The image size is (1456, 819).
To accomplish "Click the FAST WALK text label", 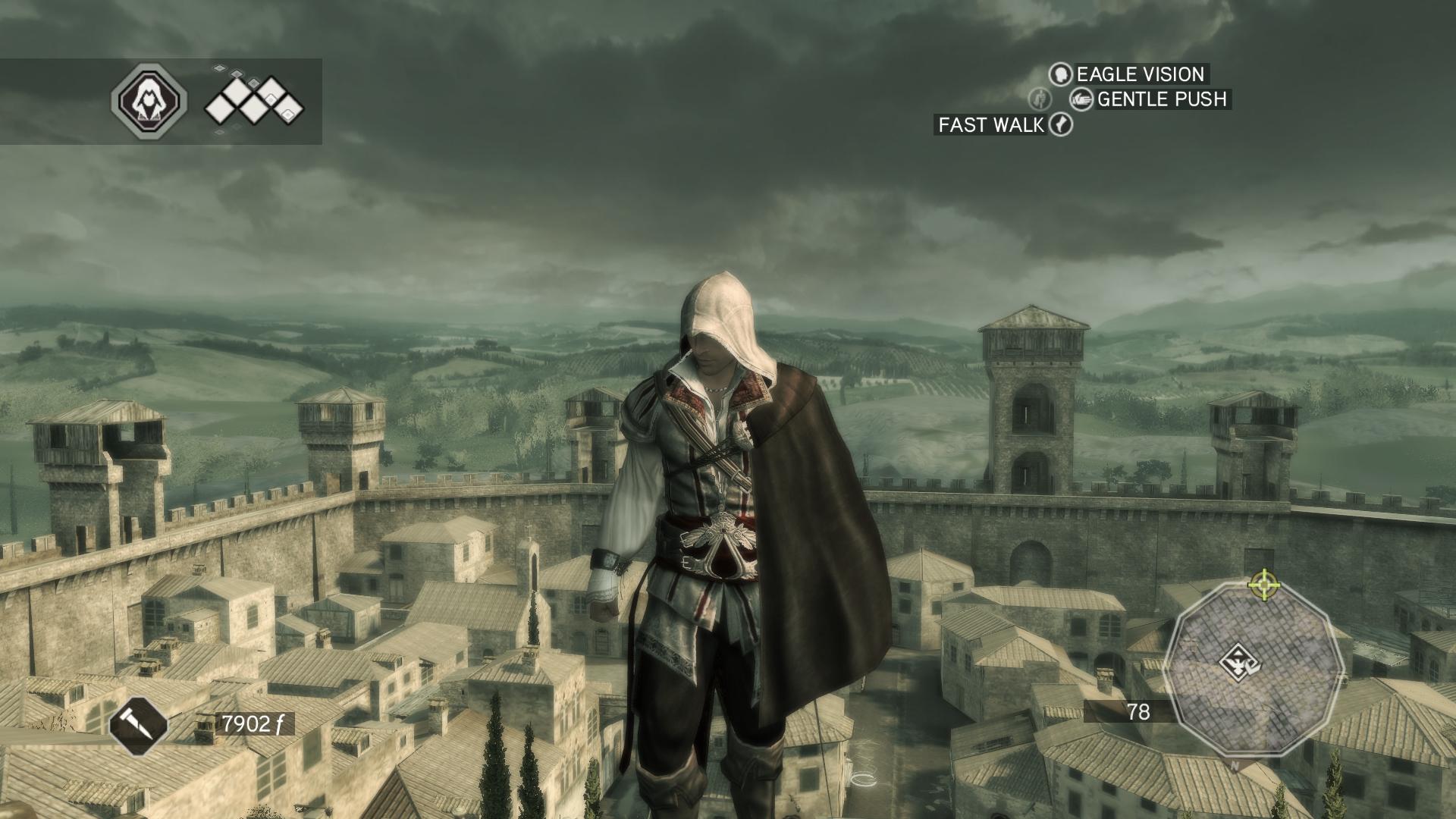I will point(990,125).
